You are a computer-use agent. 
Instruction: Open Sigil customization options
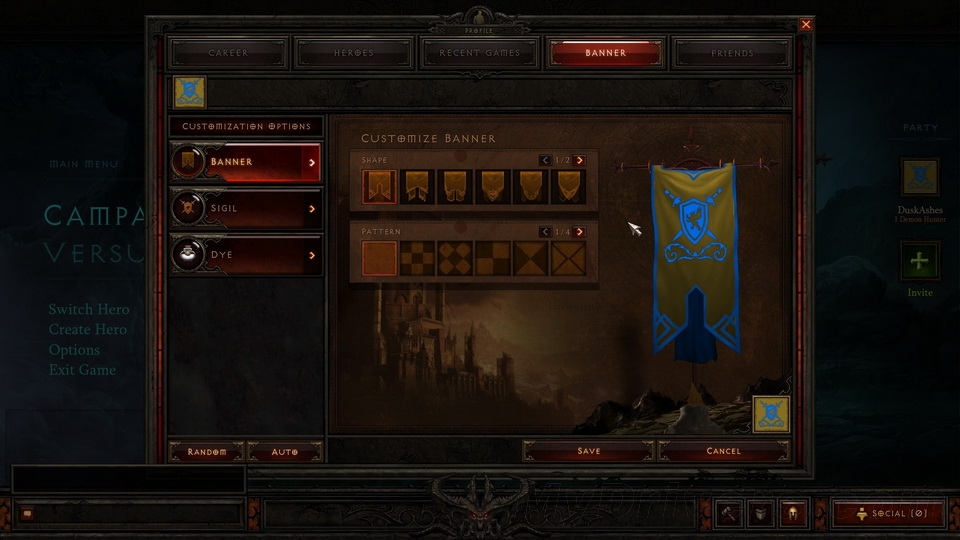246,208
